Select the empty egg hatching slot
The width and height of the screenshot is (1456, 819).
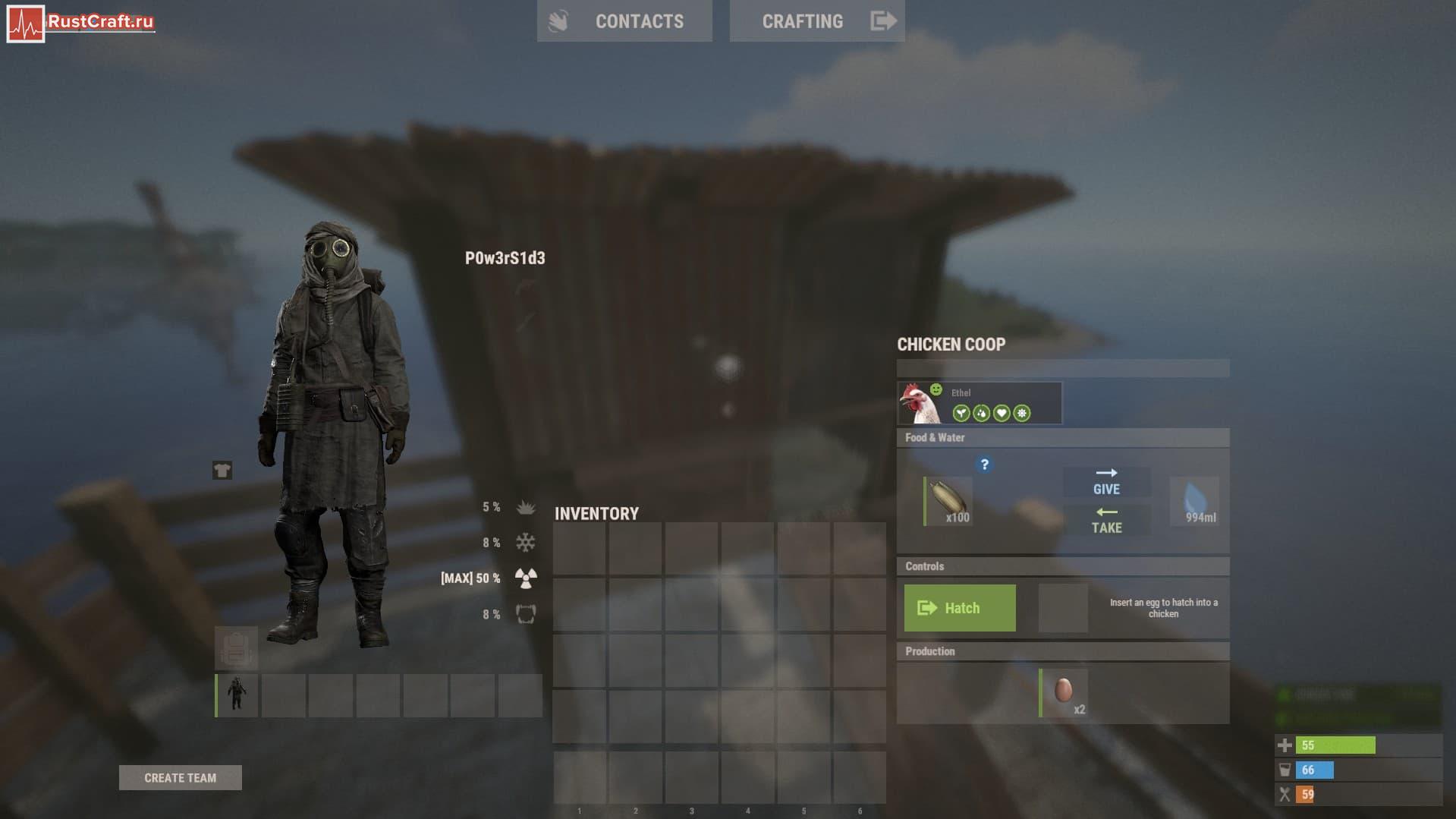[x=1062, y=608]
